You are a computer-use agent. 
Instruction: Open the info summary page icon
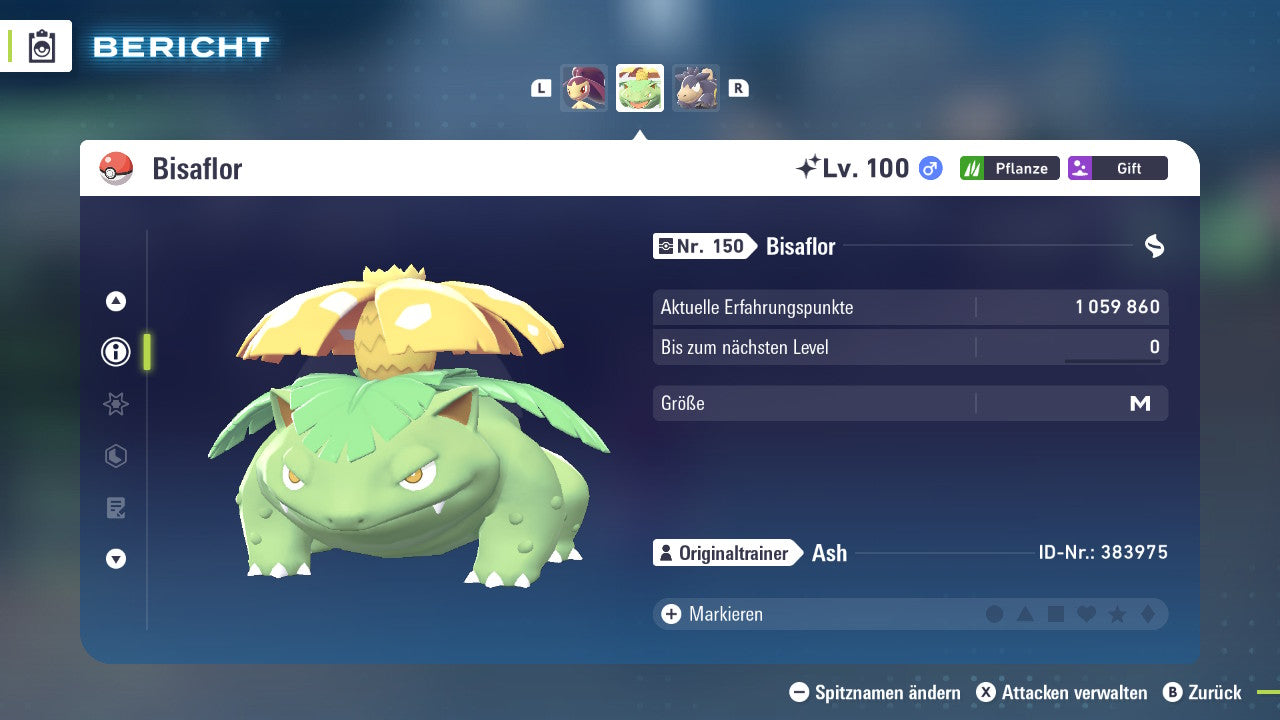click(115, 351)
